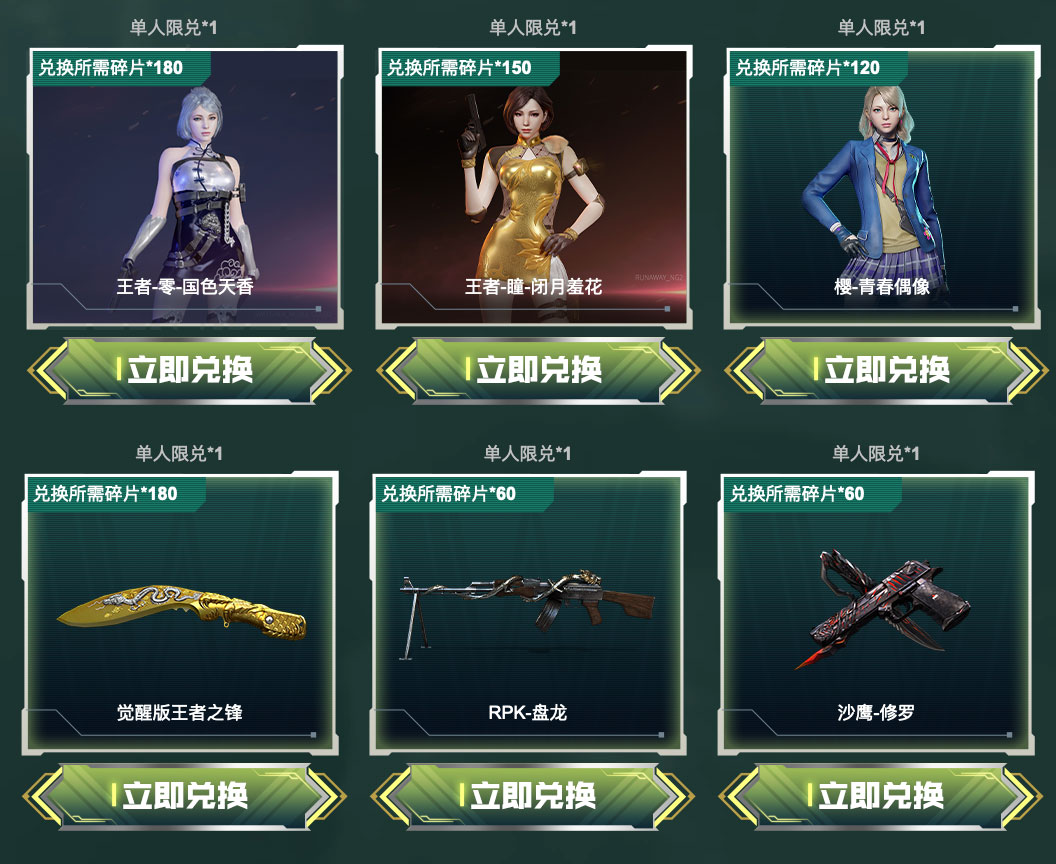Image resolution: width=1056 pixels, height=864 pixels.
Task: Click 立即兑换 under 王者-瞳-闭月羞花
Action: (x=537, y=370)
